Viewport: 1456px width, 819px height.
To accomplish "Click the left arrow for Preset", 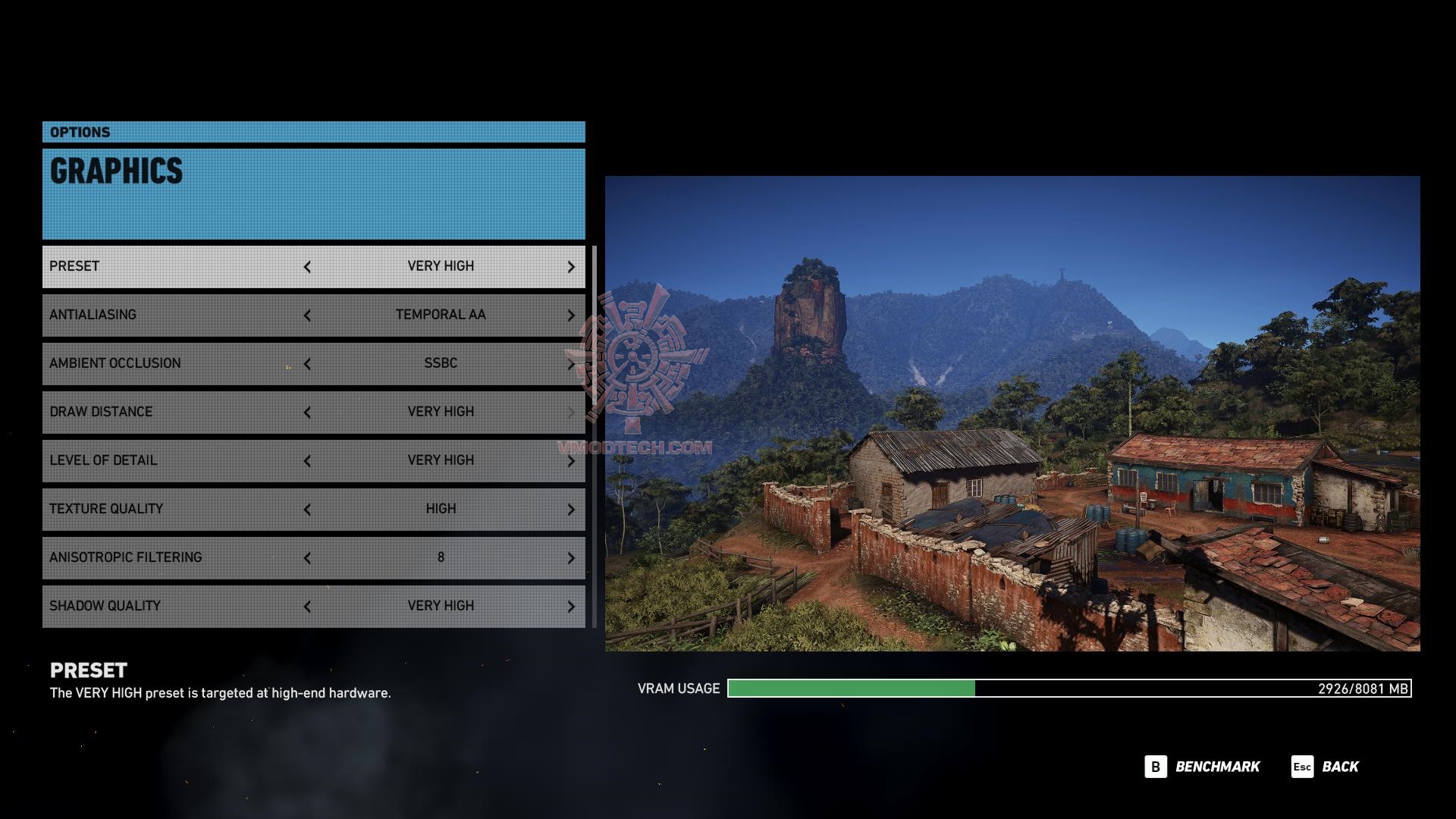I will point(307,267).
